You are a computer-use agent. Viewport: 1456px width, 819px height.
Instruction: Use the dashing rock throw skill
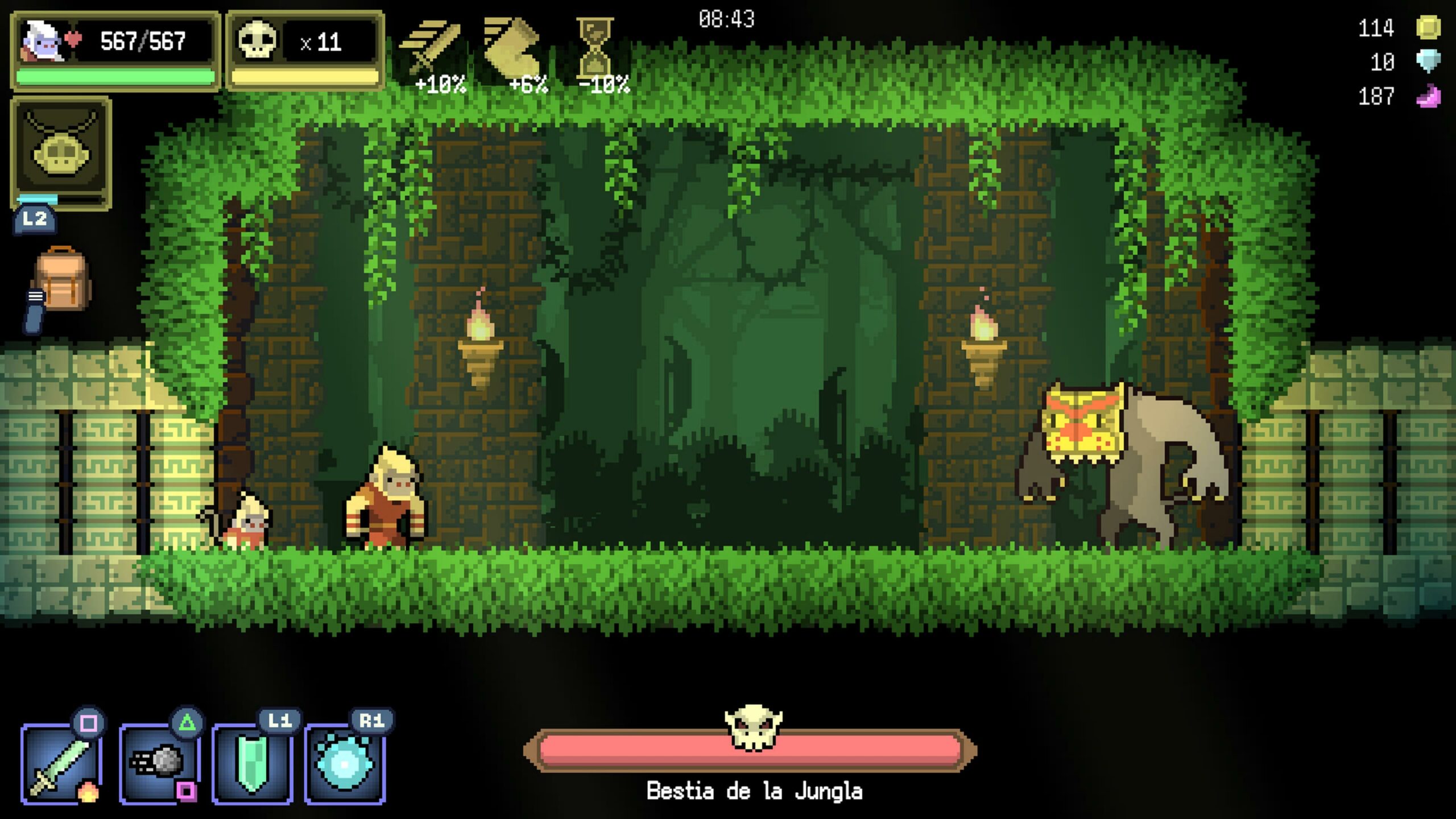click(159, 763)
